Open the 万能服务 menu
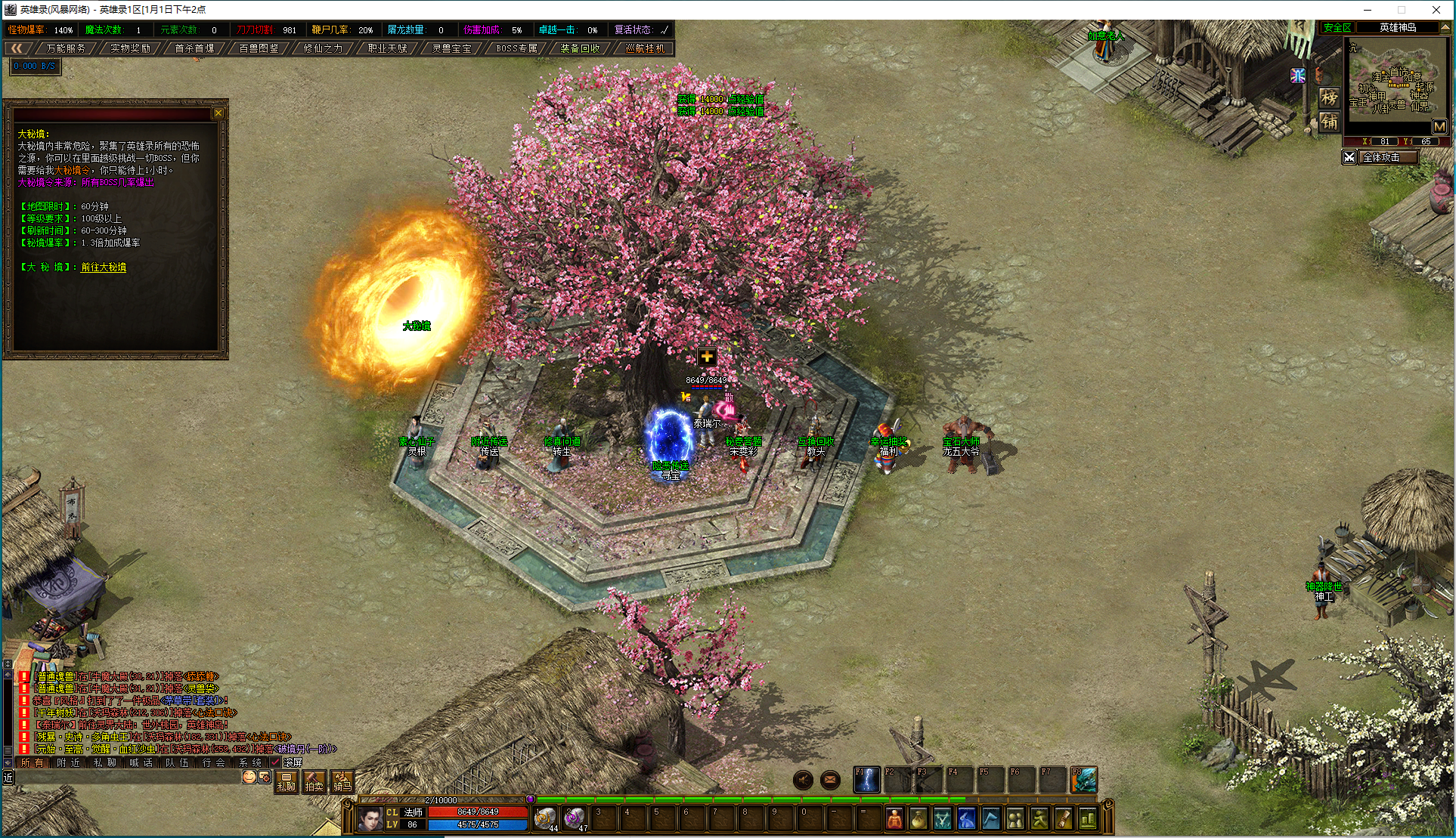The image size is (1456, 838). tap(66, 48)
